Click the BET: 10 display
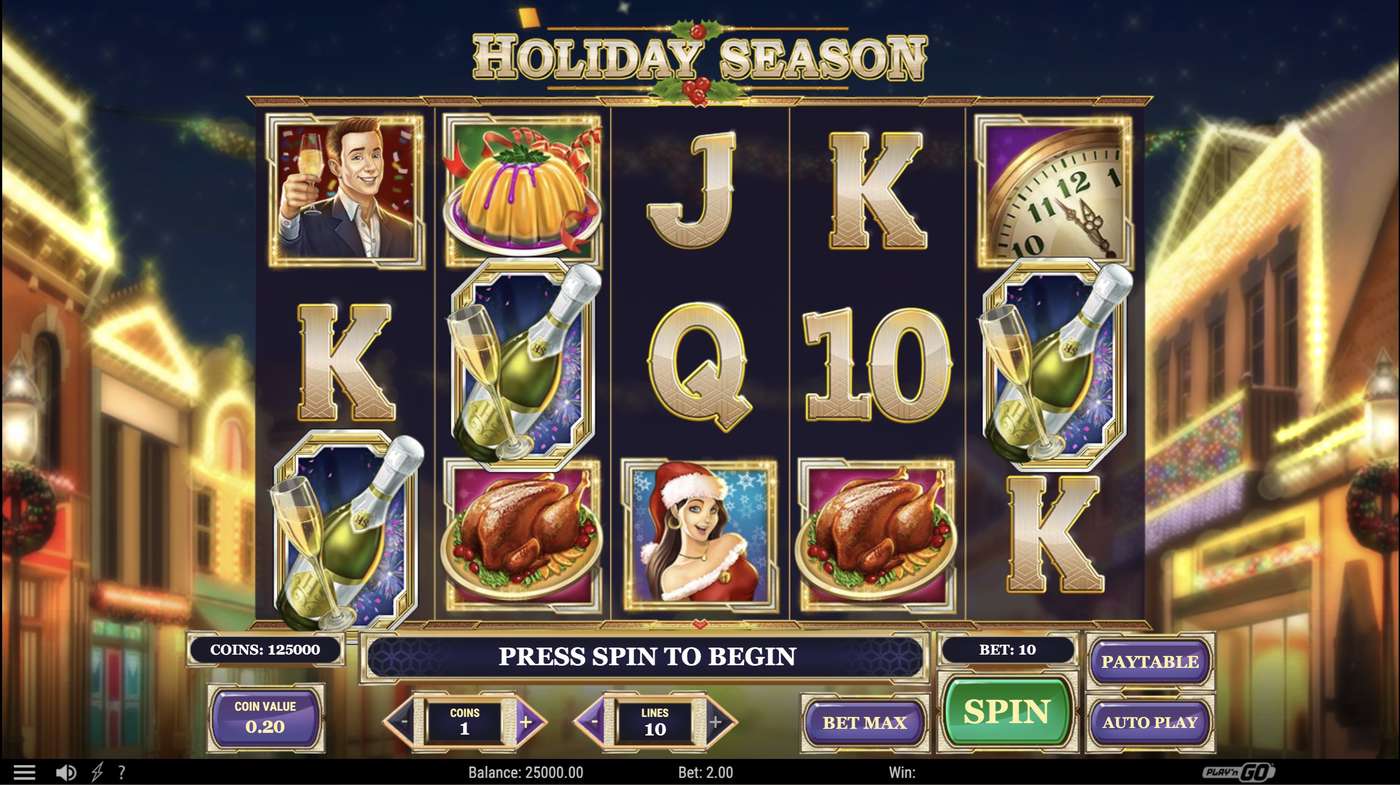The height and width of the screenshot is (785, 1400). point(1008,650)
